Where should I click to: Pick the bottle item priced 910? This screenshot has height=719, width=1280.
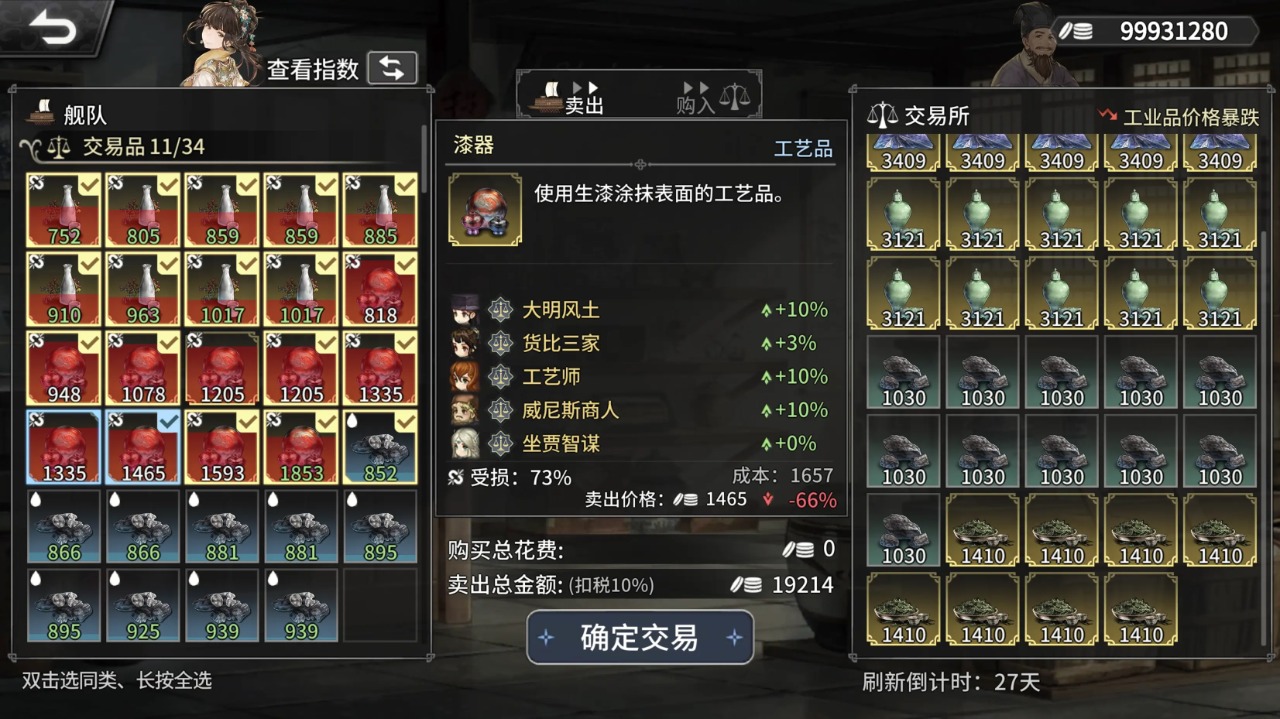pyautogui.click(x=64, y=289)
